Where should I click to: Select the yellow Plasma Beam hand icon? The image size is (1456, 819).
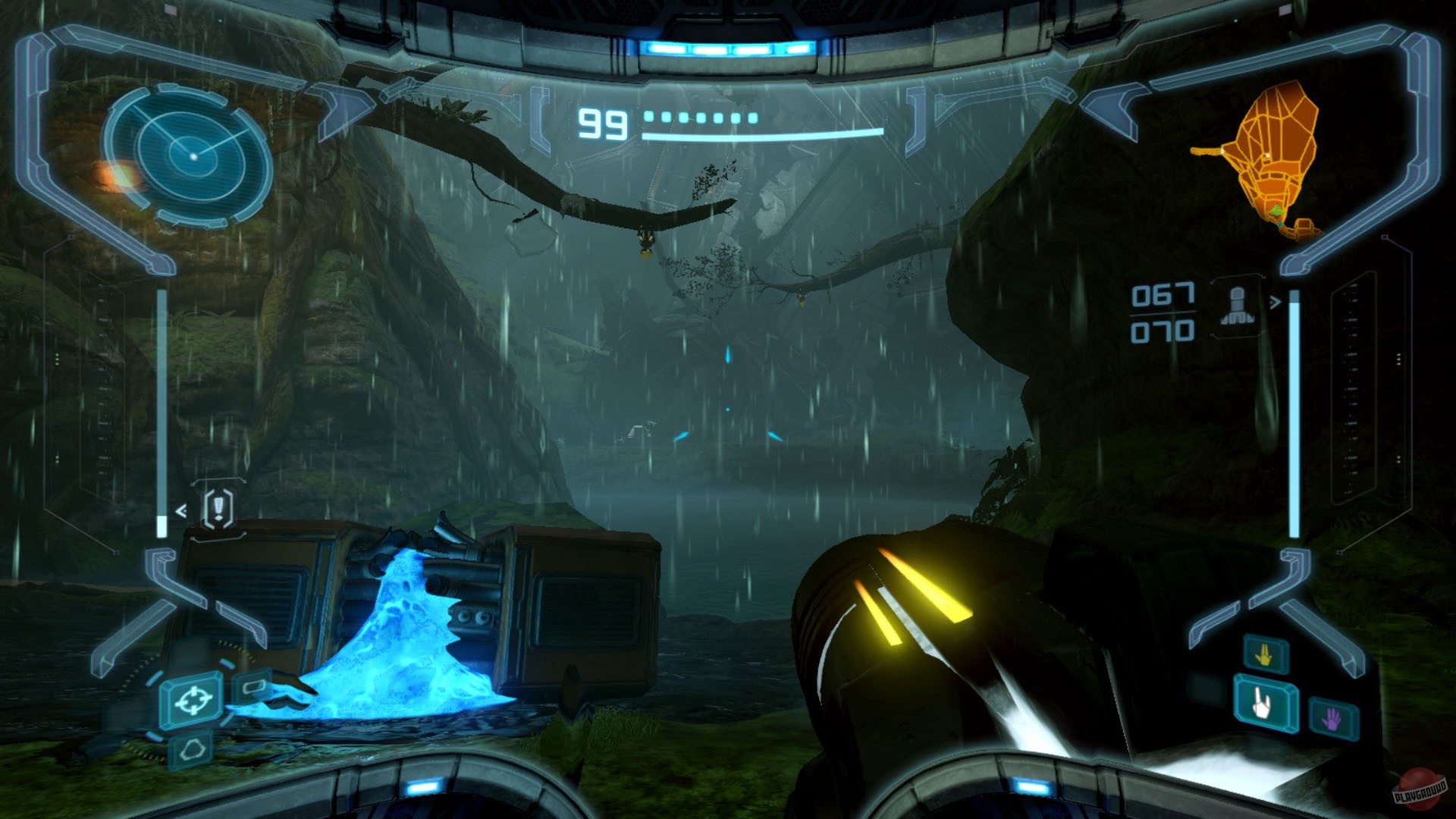(1264, 655)
